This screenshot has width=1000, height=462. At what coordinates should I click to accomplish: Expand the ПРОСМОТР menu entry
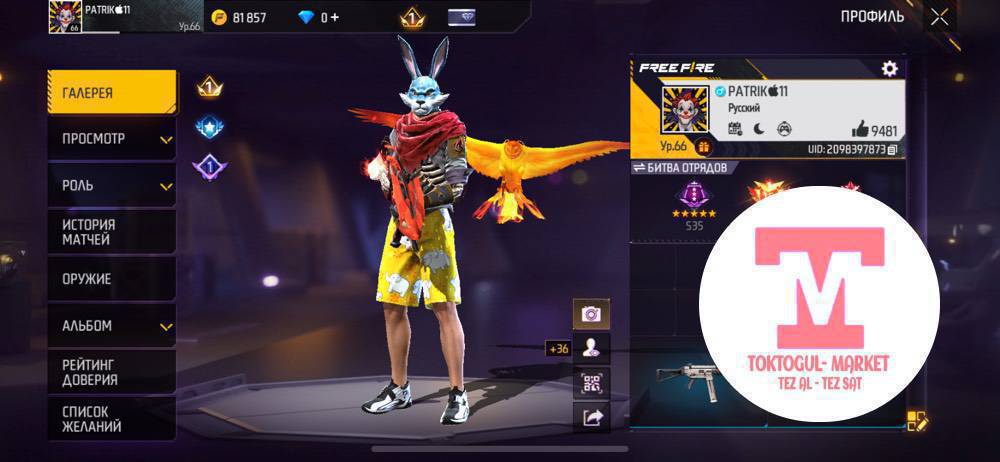point(112,139)
